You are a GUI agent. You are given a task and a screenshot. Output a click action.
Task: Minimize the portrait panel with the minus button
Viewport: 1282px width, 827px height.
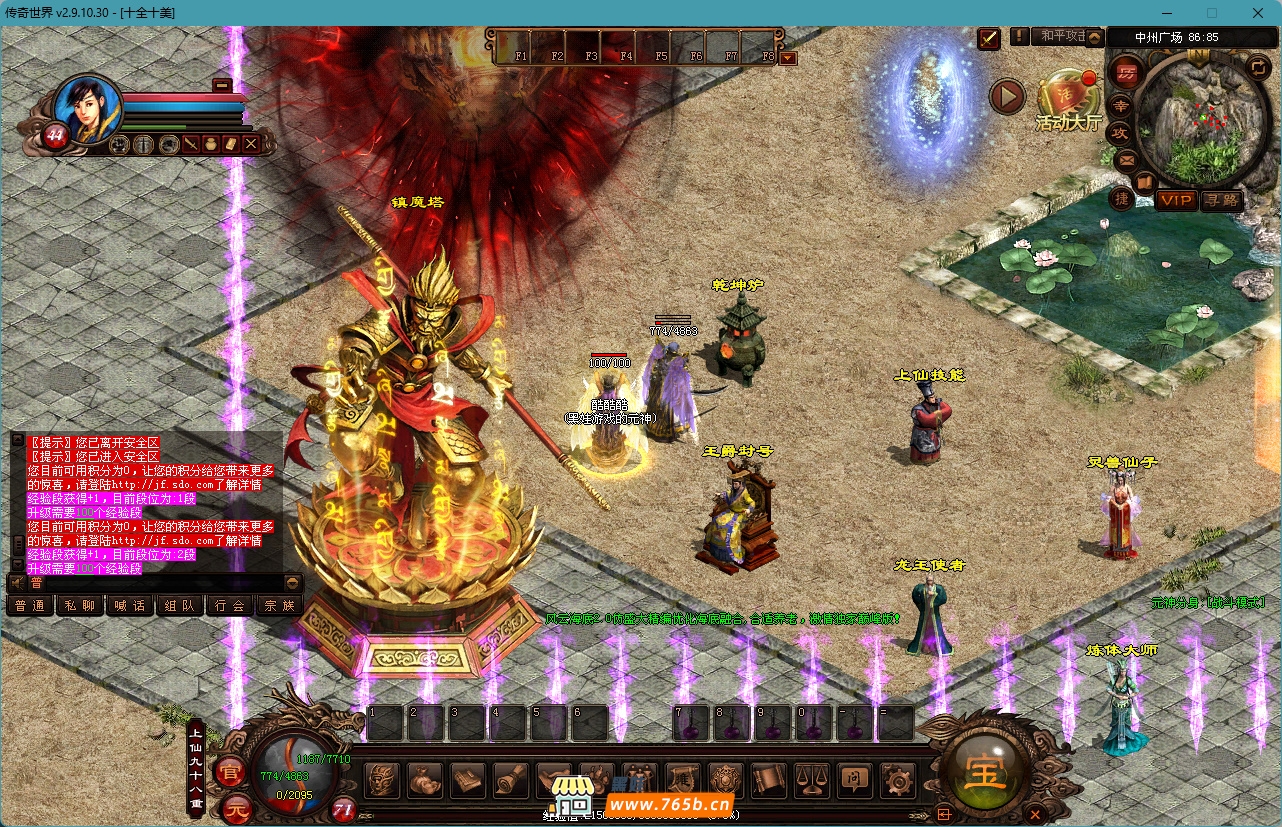(x=222, y=86)
